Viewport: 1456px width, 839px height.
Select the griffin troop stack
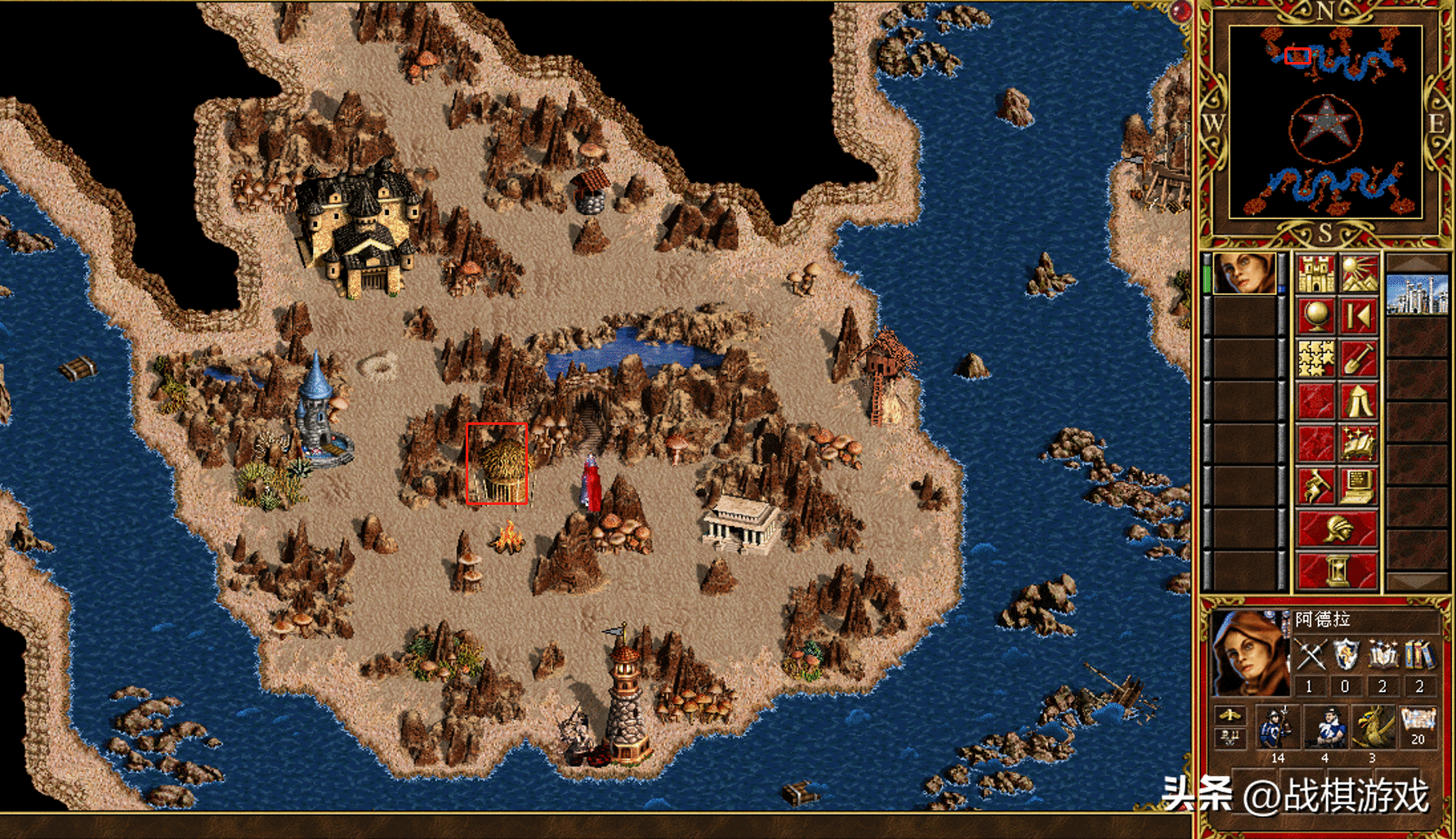click(x=1373, y=729)
